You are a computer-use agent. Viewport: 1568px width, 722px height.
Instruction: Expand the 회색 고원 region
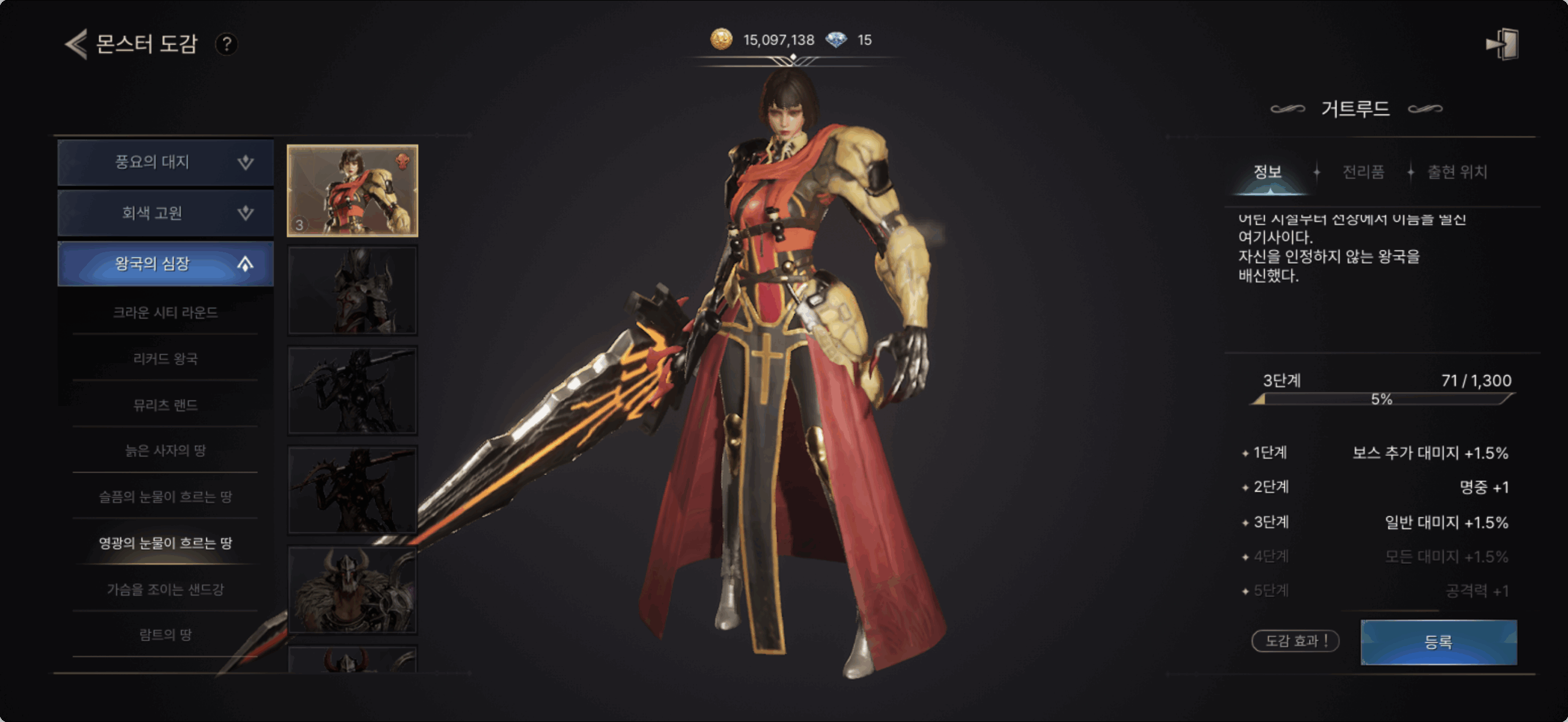(x=165, y=213)
